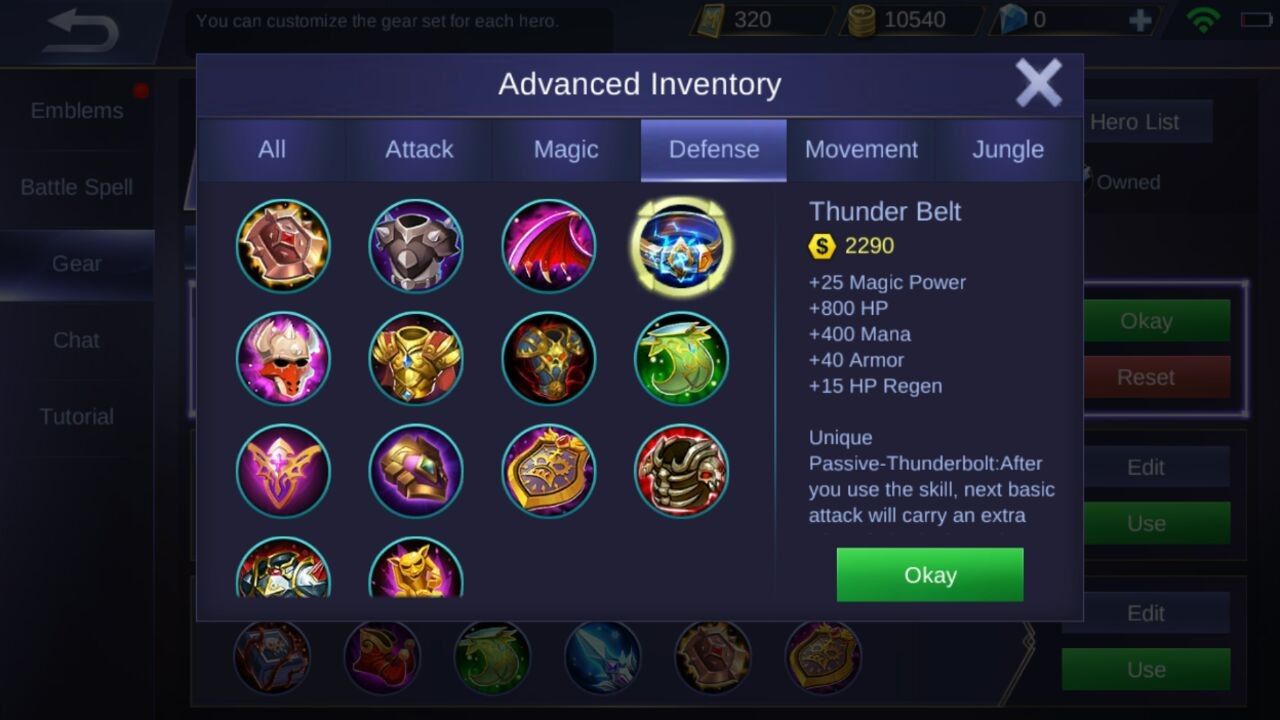Screen dimensions: 1280x720
Task: Click the red-winged Demon's Advent item
Action: 549,245
